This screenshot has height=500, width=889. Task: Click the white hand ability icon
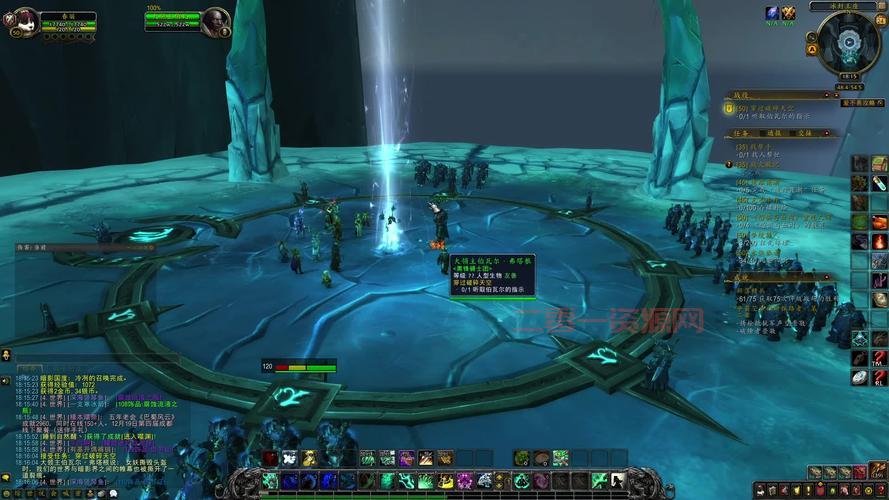click(x=289, y=458)
